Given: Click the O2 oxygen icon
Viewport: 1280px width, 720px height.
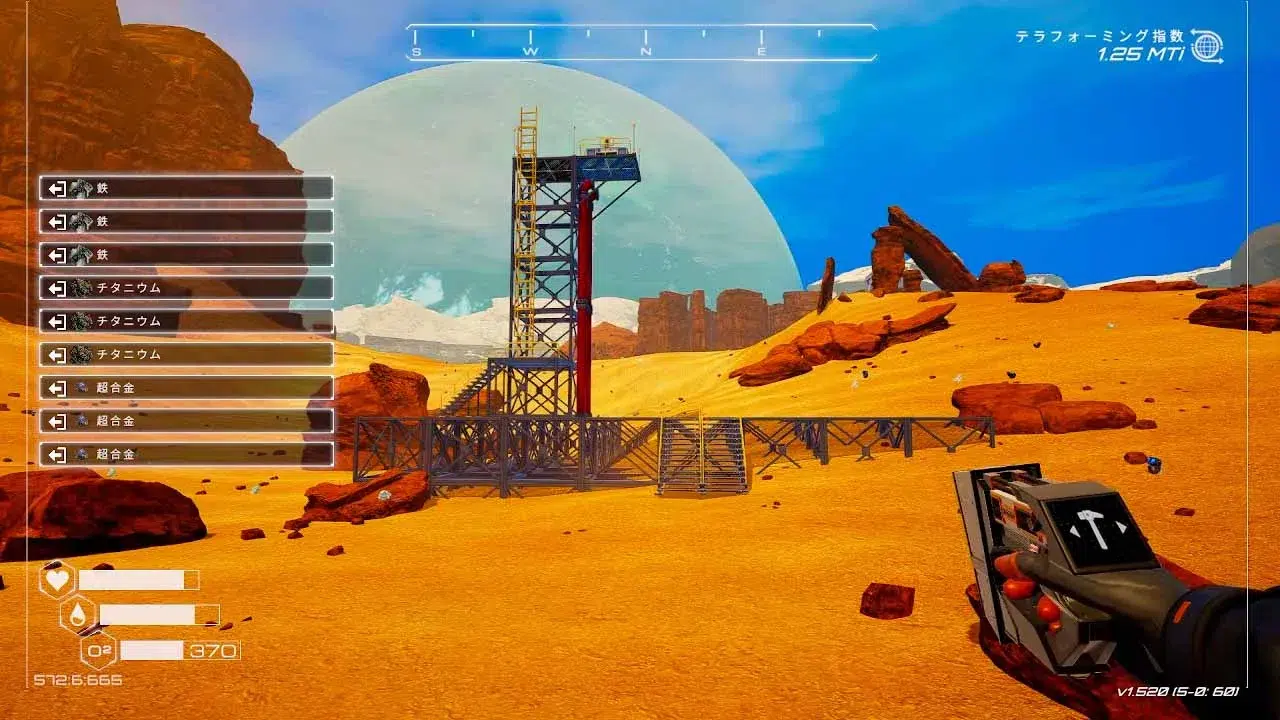Looking at the screenshot, I should [98, 651].
